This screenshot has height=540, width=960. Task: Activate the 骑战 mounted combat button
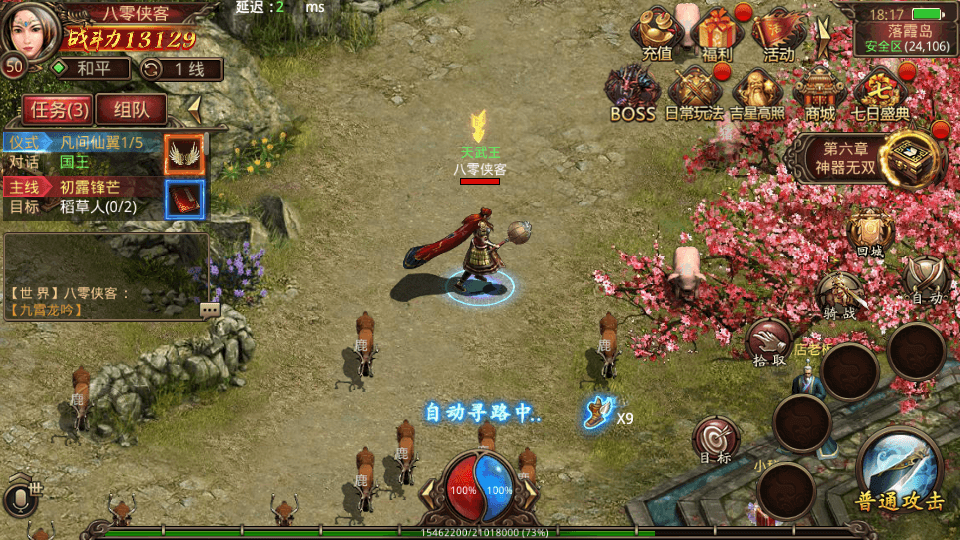838,296
